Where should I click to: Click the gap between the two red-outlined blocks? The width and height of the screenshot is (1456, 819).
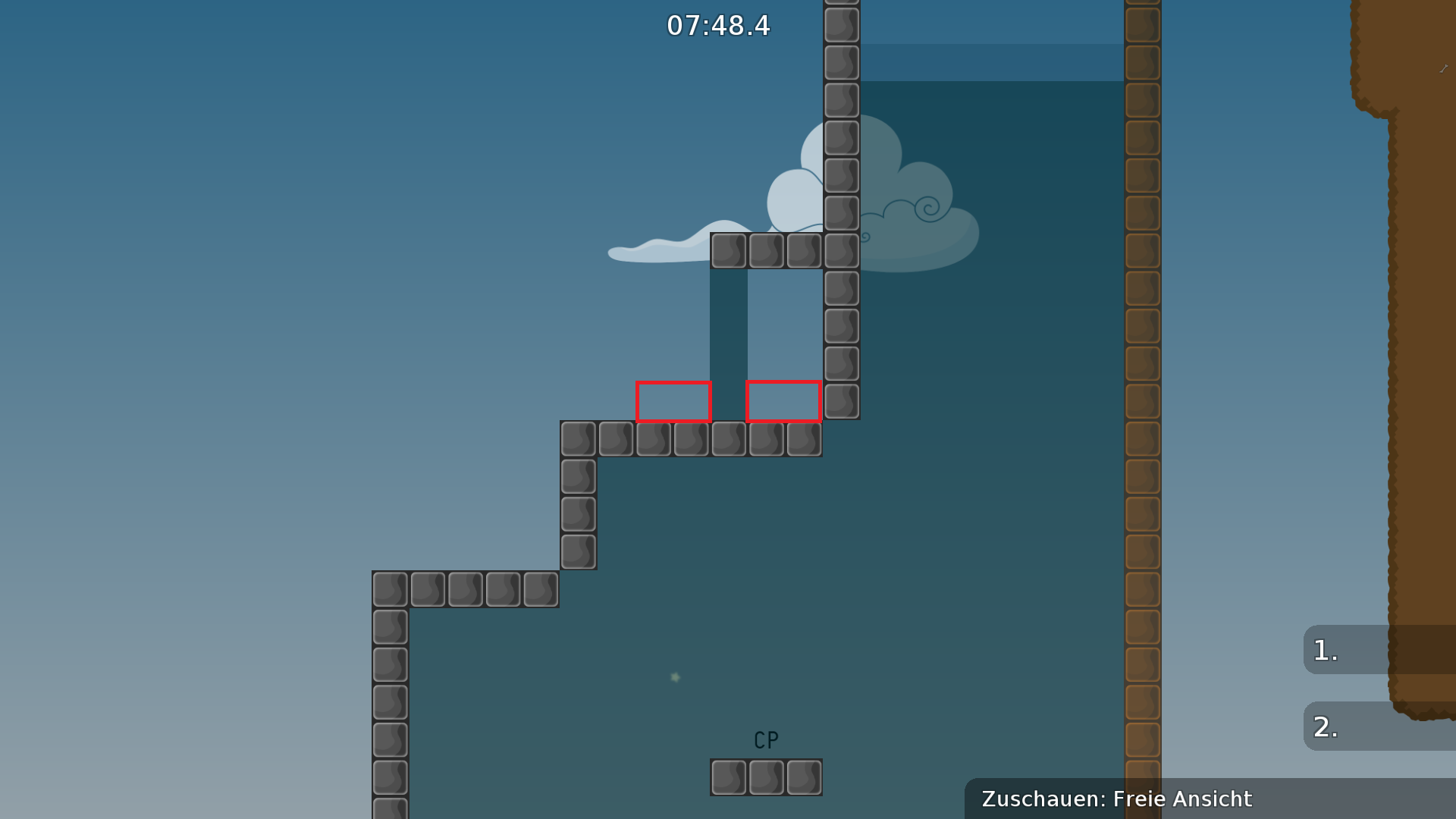(x=729, y=402)
